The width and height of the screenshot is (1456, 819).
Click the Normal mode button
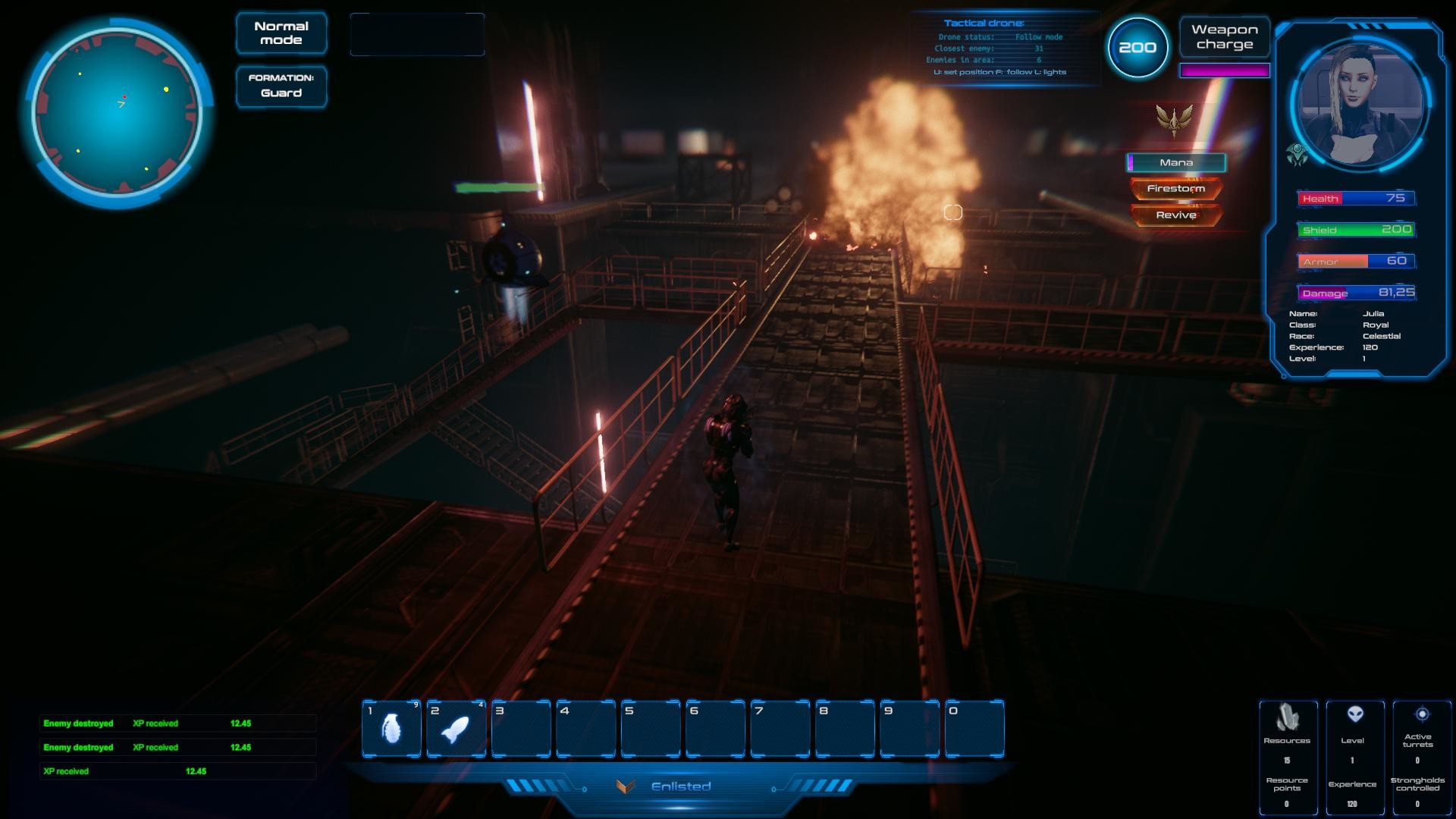281,33
